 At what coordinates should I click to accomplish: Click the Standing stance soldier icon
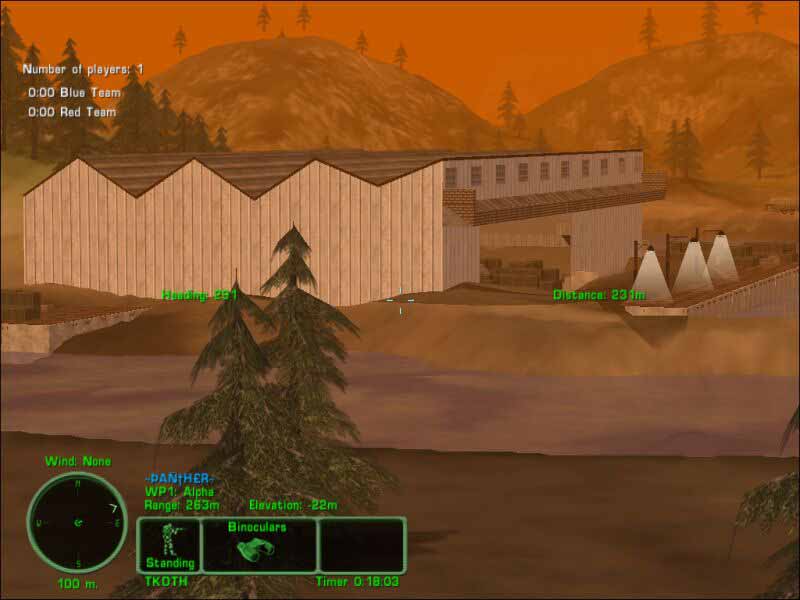(x=168, y=538)
